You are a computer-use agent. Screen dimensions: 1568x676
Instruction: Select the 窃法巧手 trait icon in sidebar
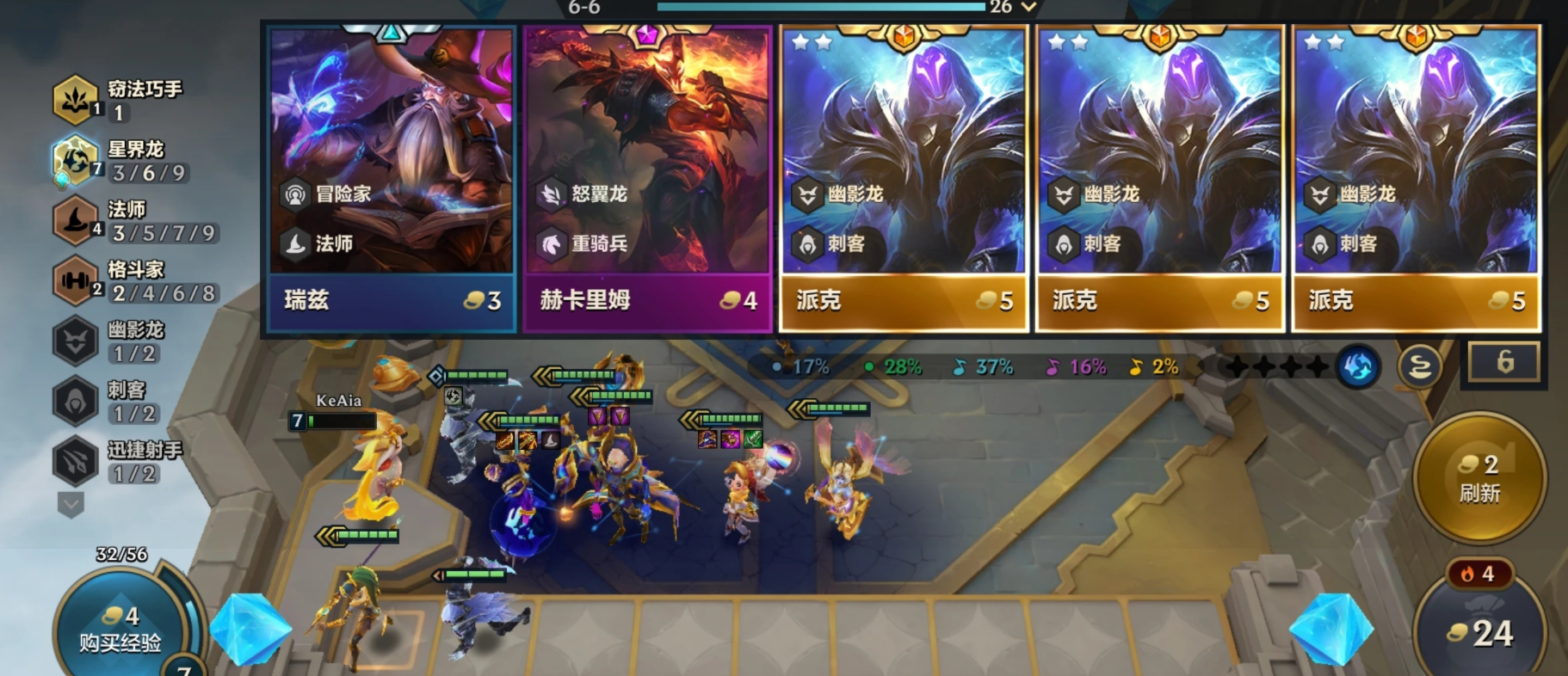(x=74, y=97)
